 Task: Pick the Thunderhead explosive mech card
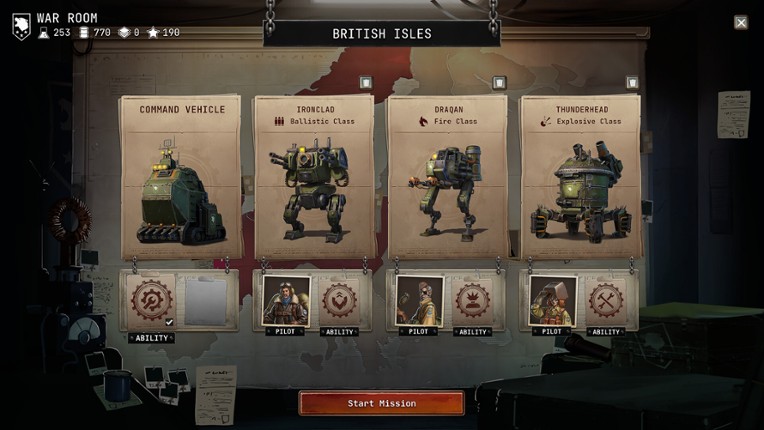[580, 178]
